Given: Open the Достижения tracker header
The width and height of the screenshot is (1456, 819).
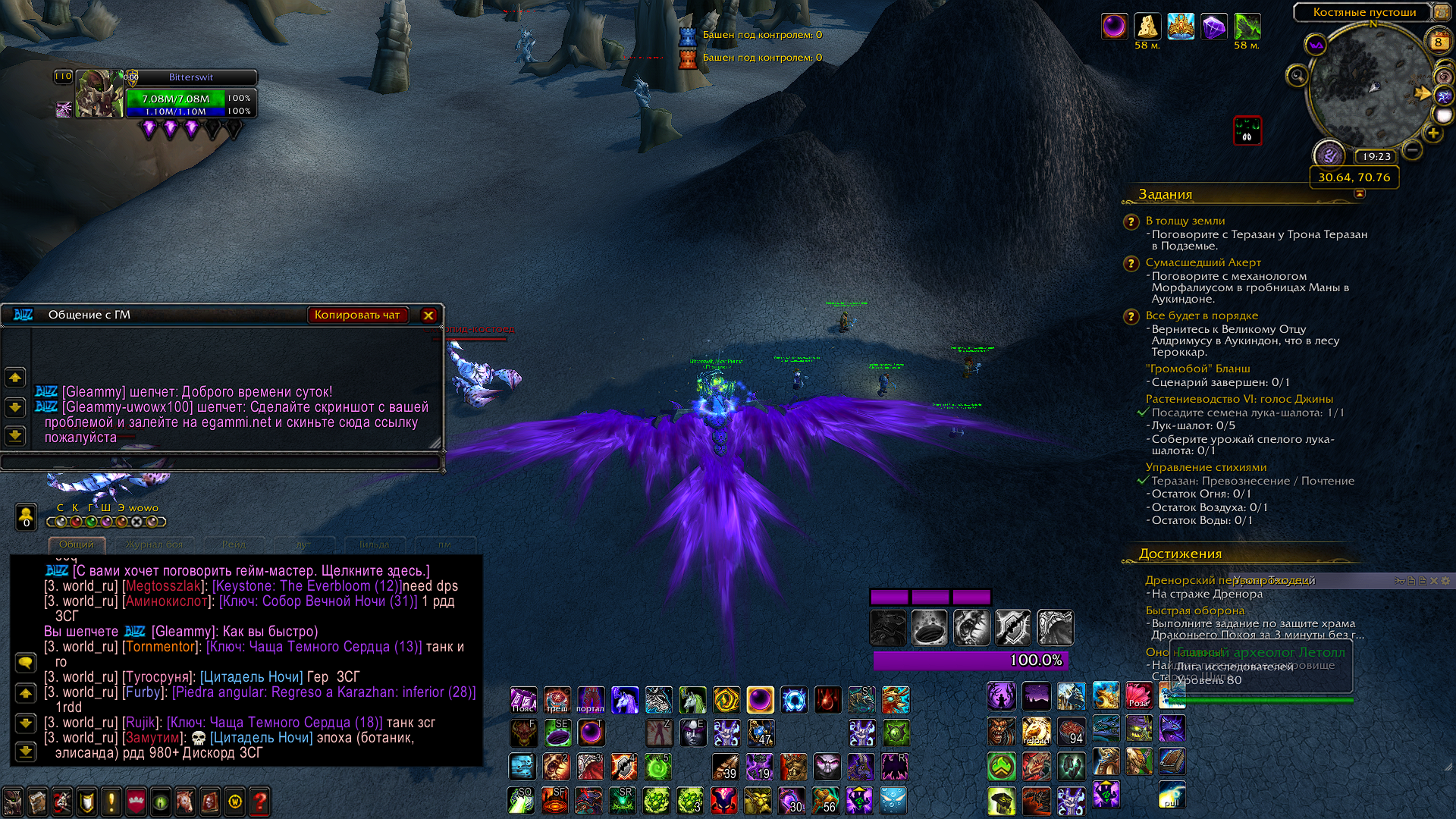Looking at the screenshot, I should click(x=1180, y=554).
